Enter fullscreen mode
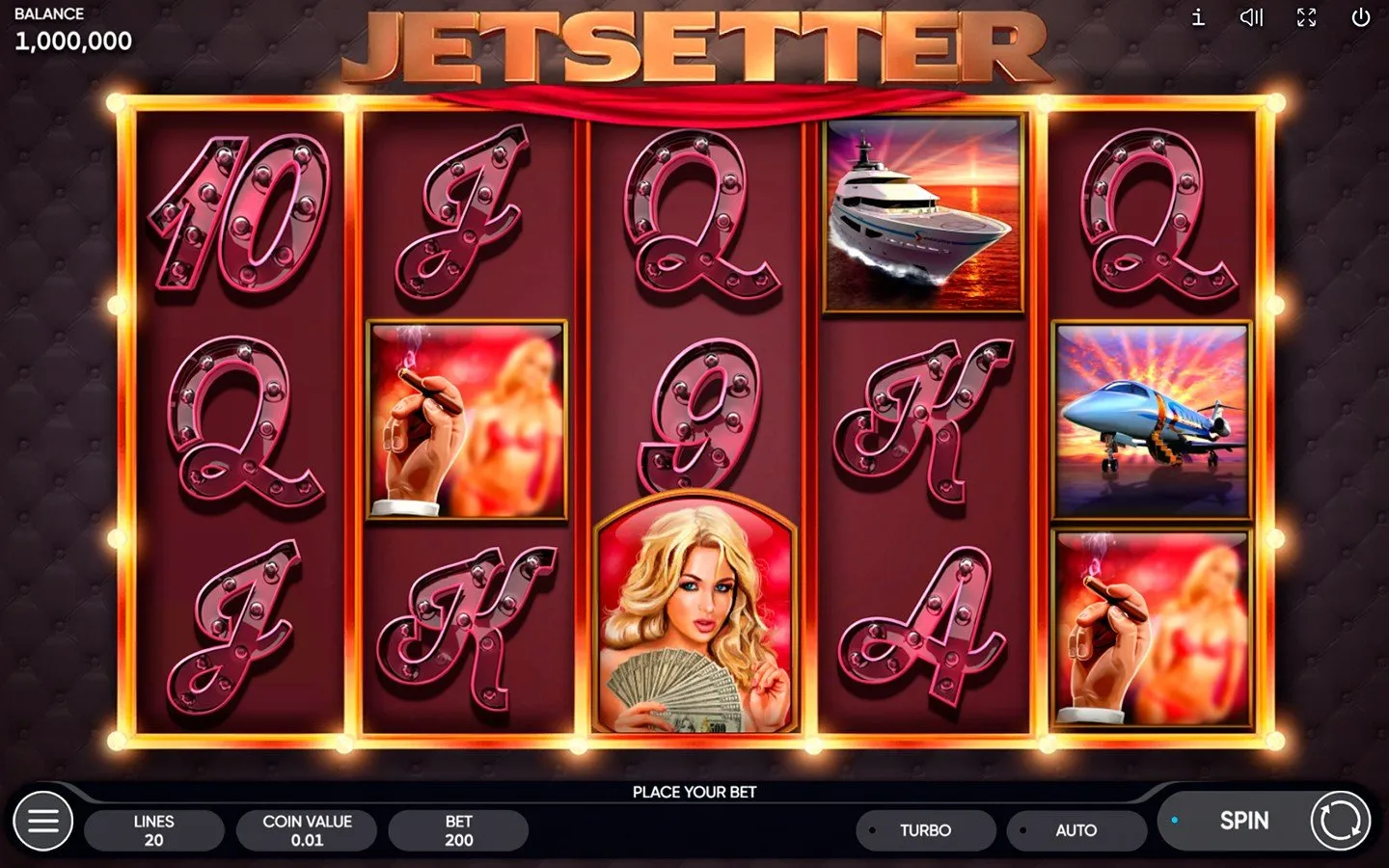Viewport: 1389px width, 868px height. tap(1306, 17)
